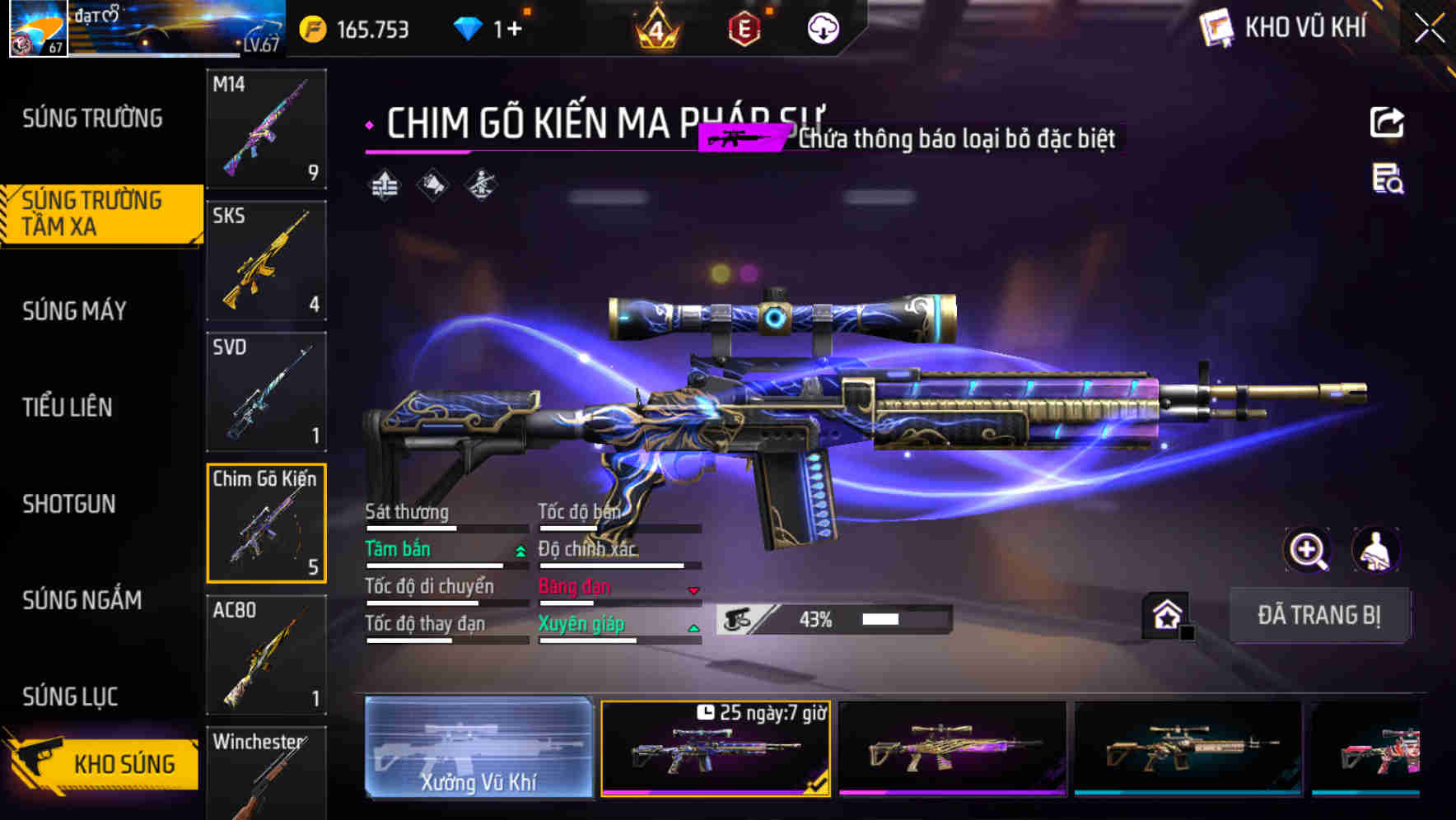Open the share icon near weapon name

coord(1386,120)
